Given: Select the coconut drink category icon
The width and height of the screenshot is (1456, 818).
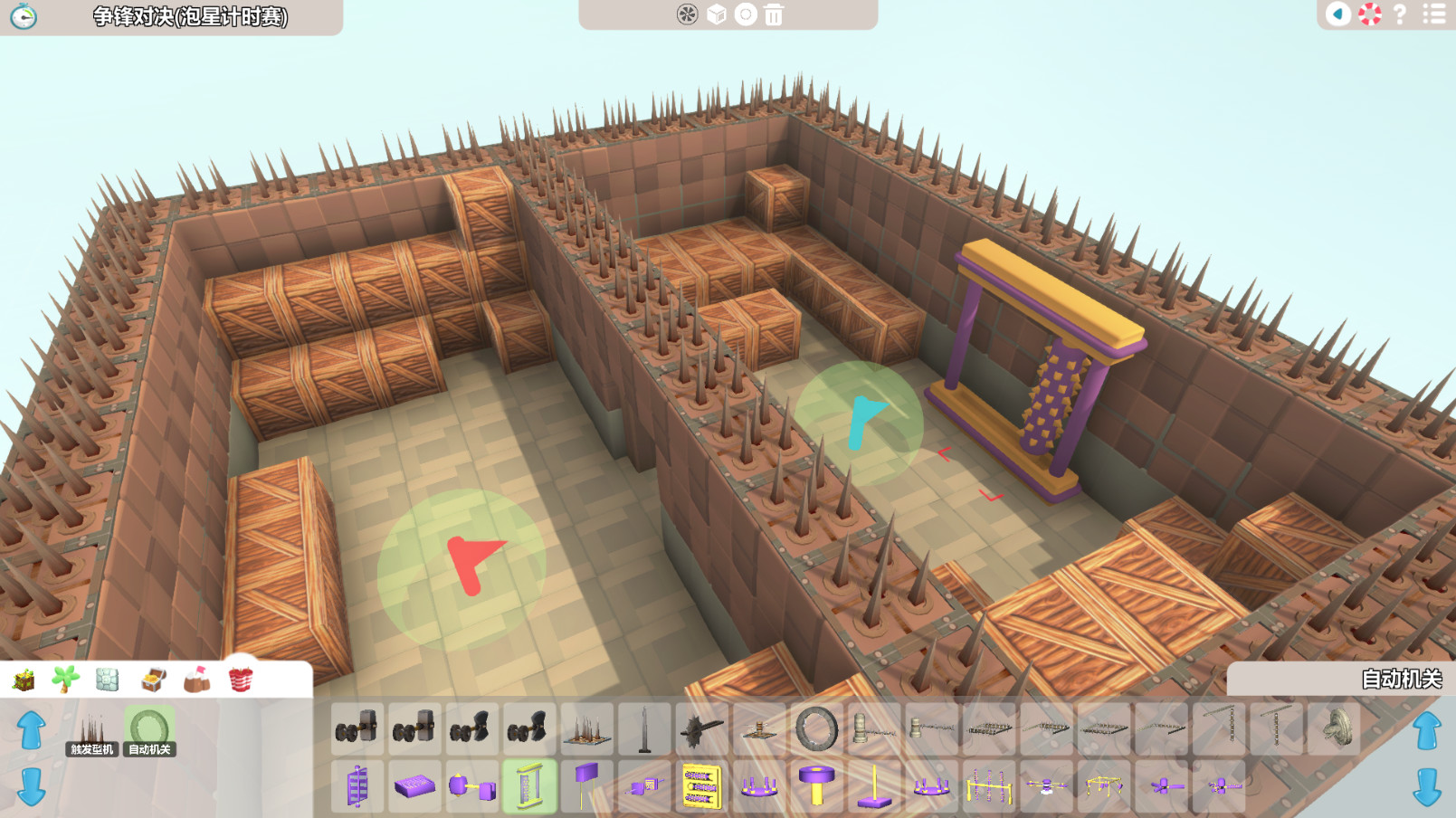Looking at the screenshot, I should tap(197, 680).
